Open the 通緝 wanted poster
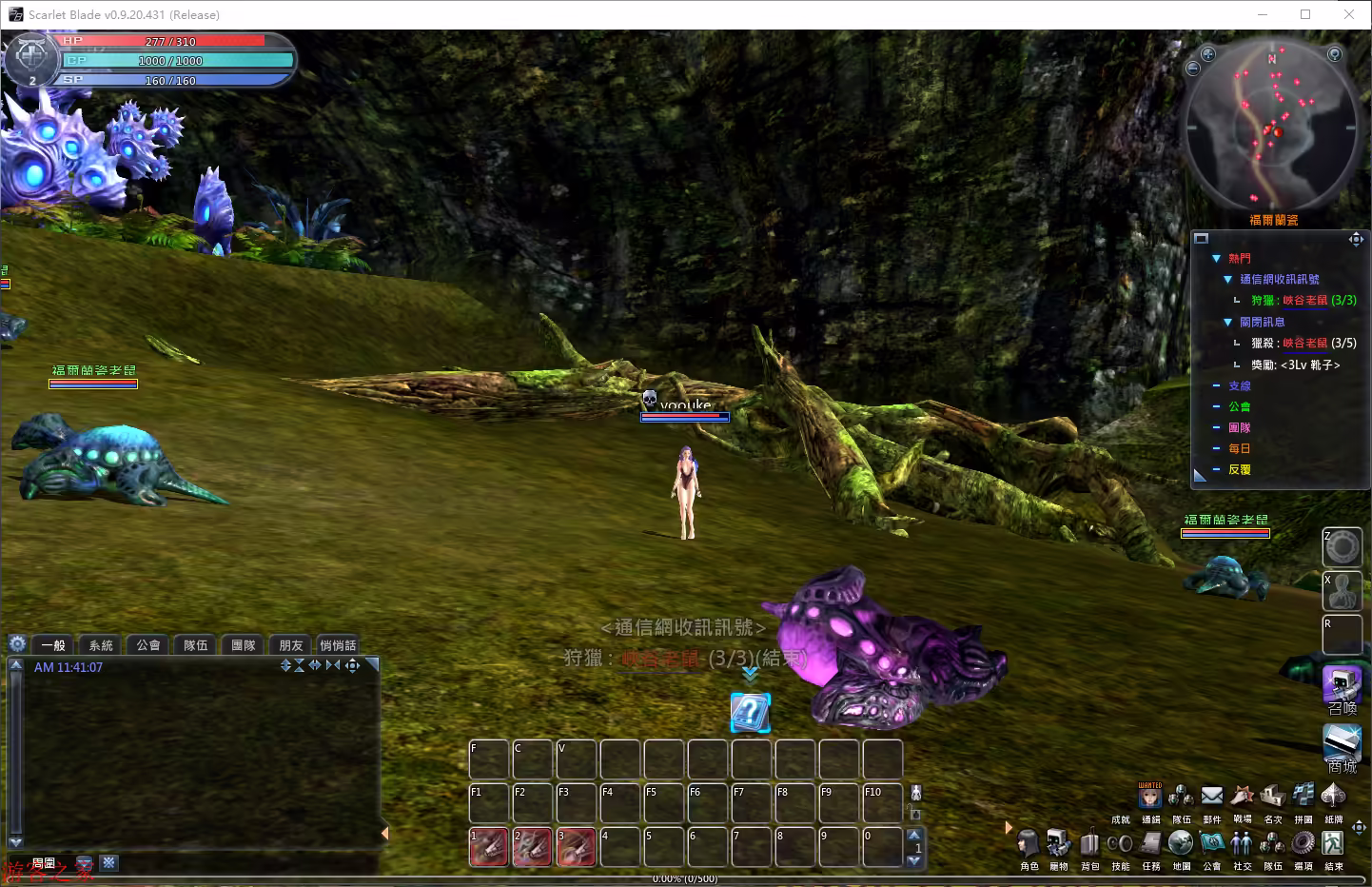Viewport: 1372px width, 887px height. tap(1150, 796)
